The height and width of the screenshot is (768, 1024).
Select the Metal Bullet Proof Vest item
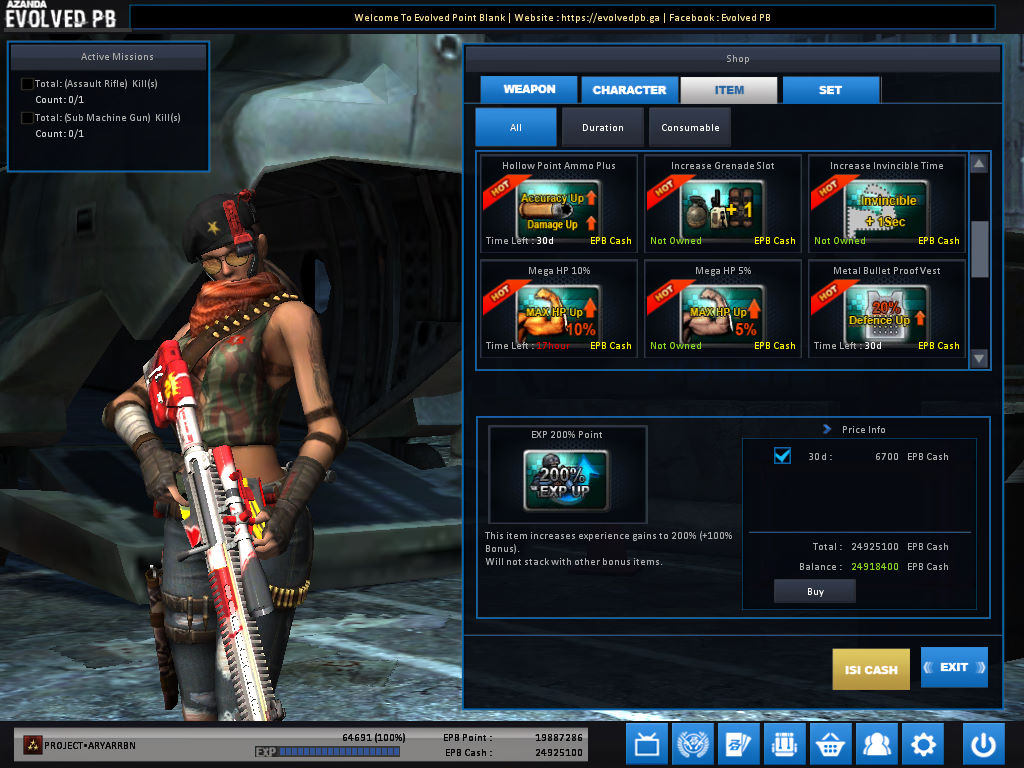[x=886, y=308]
